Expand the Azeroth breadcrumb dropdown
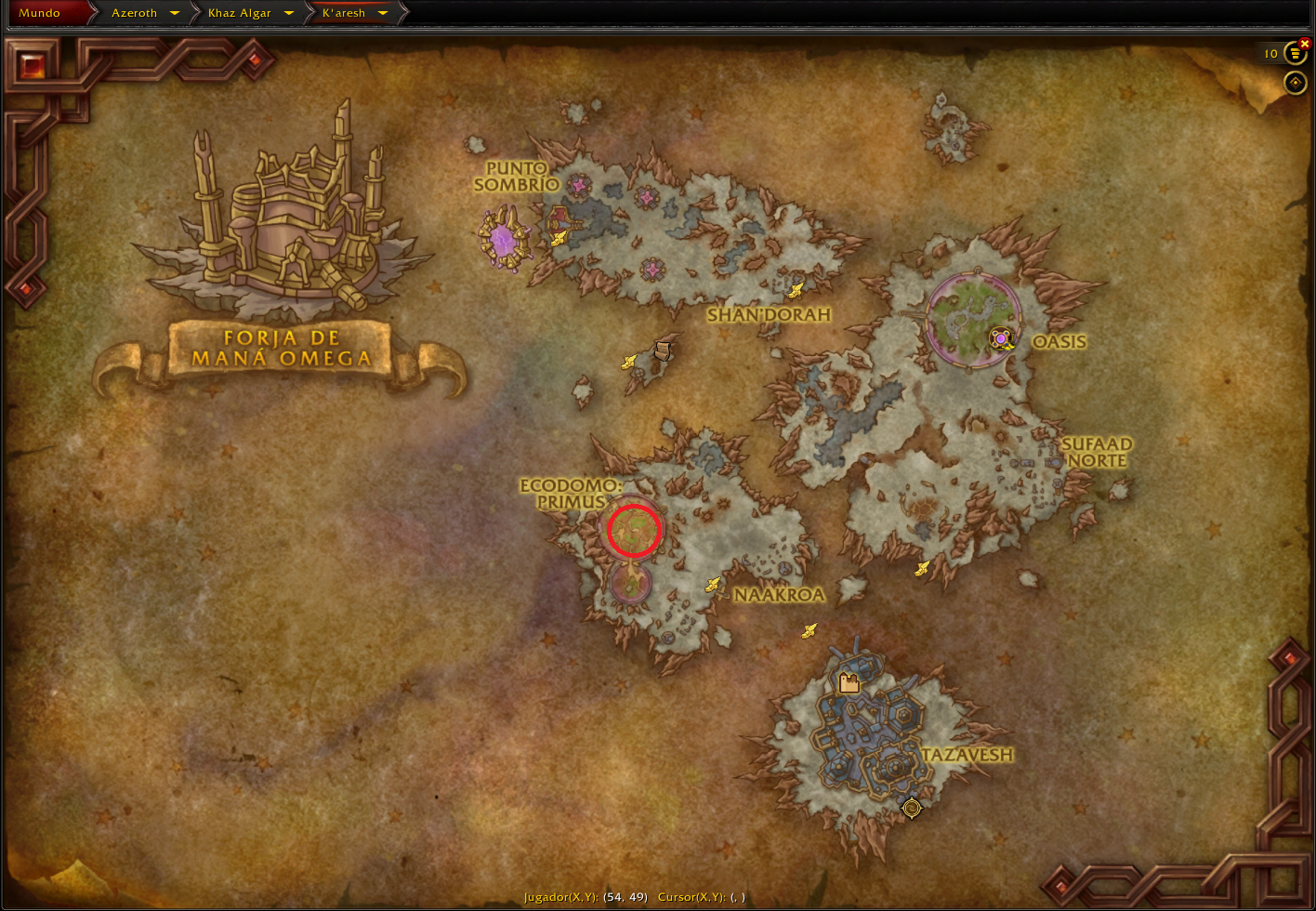The height and width of the screenshot is (911, 1316). coord(174,13)
